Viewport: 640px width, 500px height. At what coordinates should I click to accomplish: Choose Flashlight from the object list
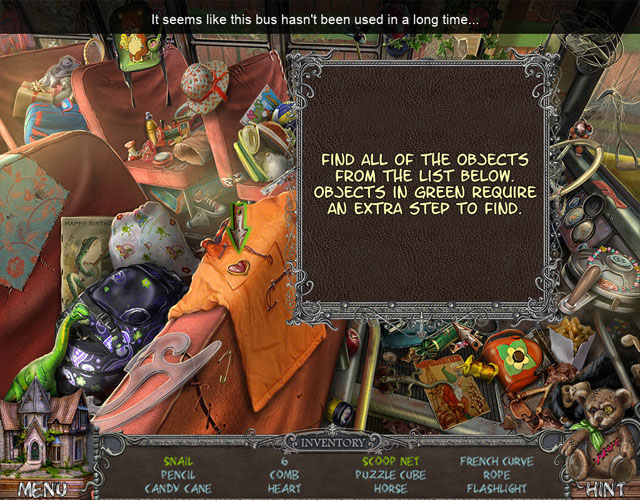[496, 488]
